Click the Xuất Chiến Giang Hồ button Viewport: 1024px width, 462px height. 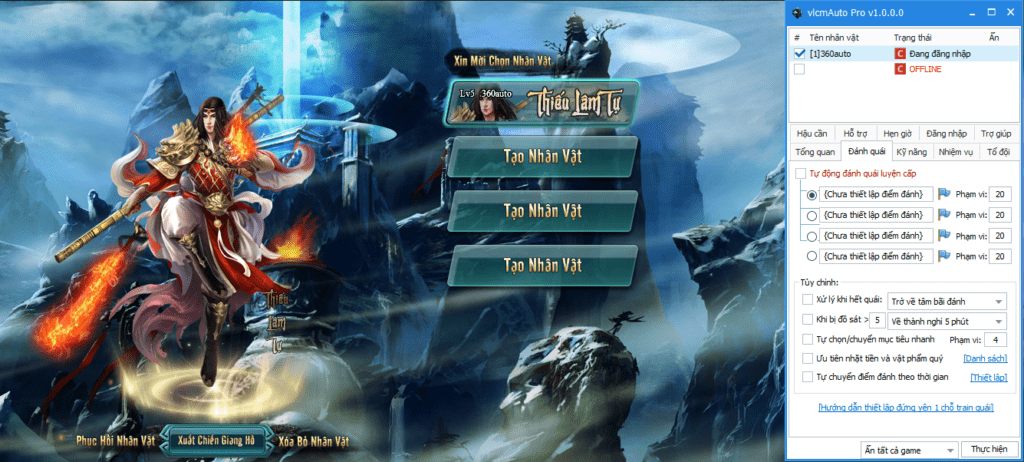coord(216,440)
